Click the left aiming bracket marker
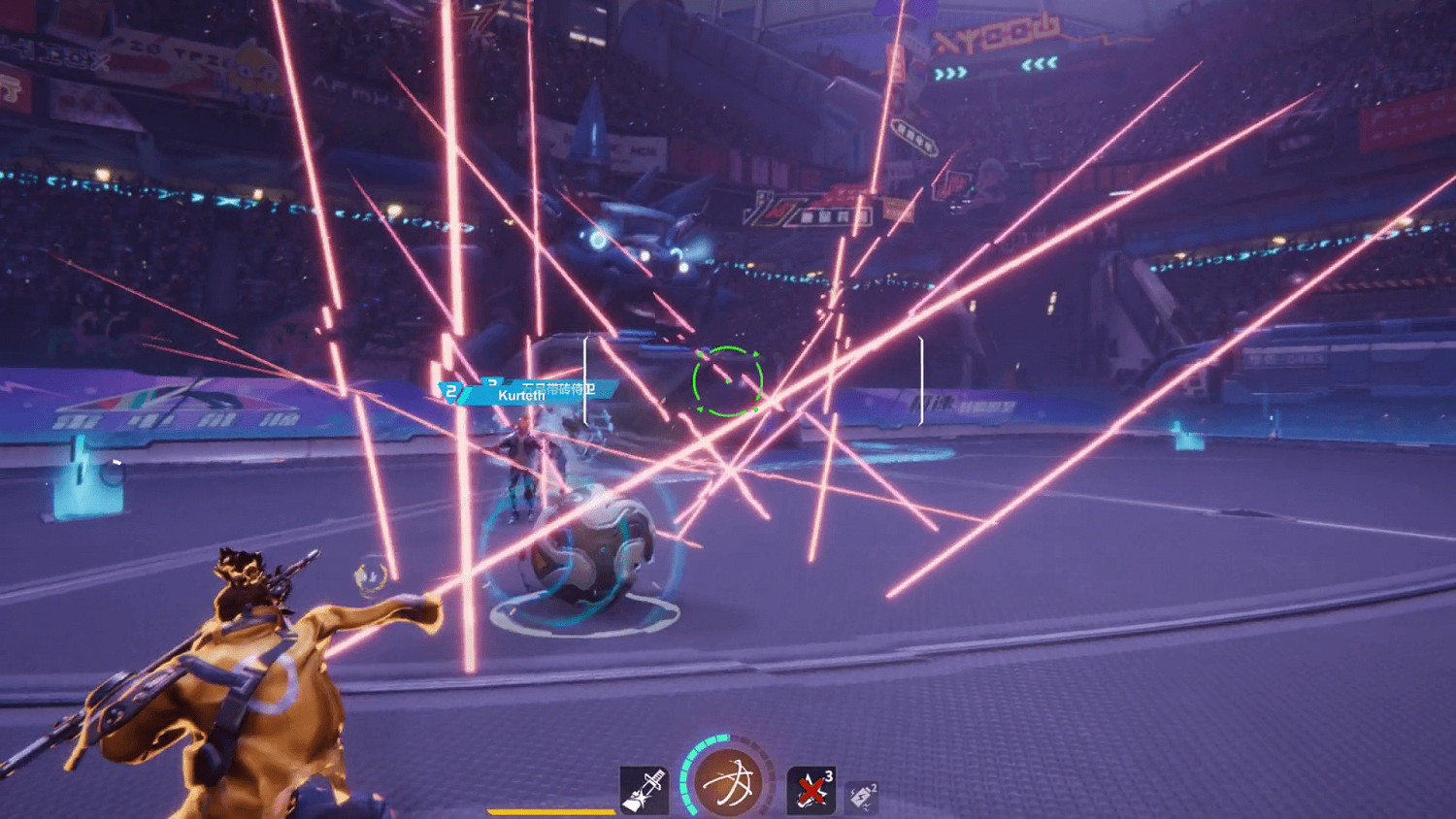The image size is (1456, 819). (x=583, y=381)
